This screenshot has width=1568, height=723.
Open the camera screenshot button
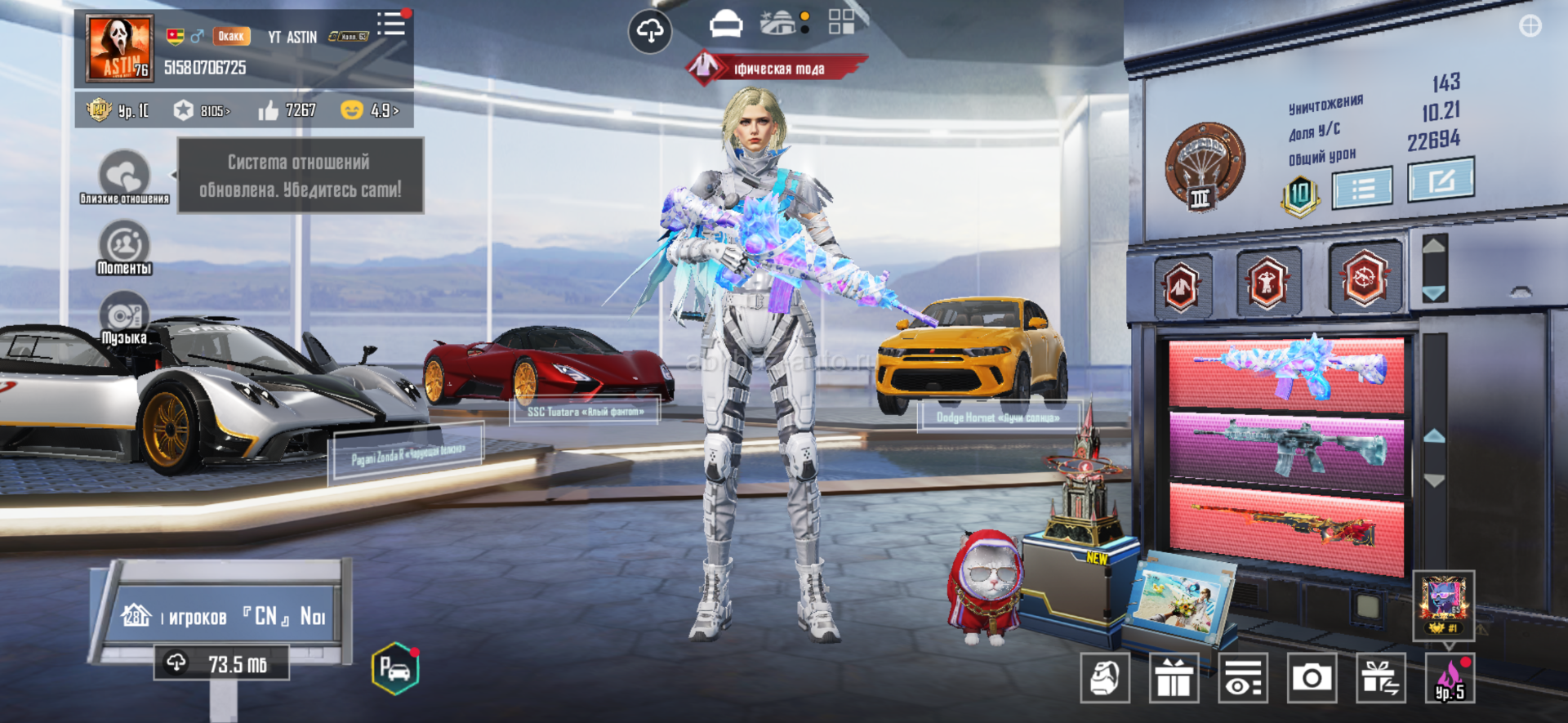click(x=1312, y=677)
